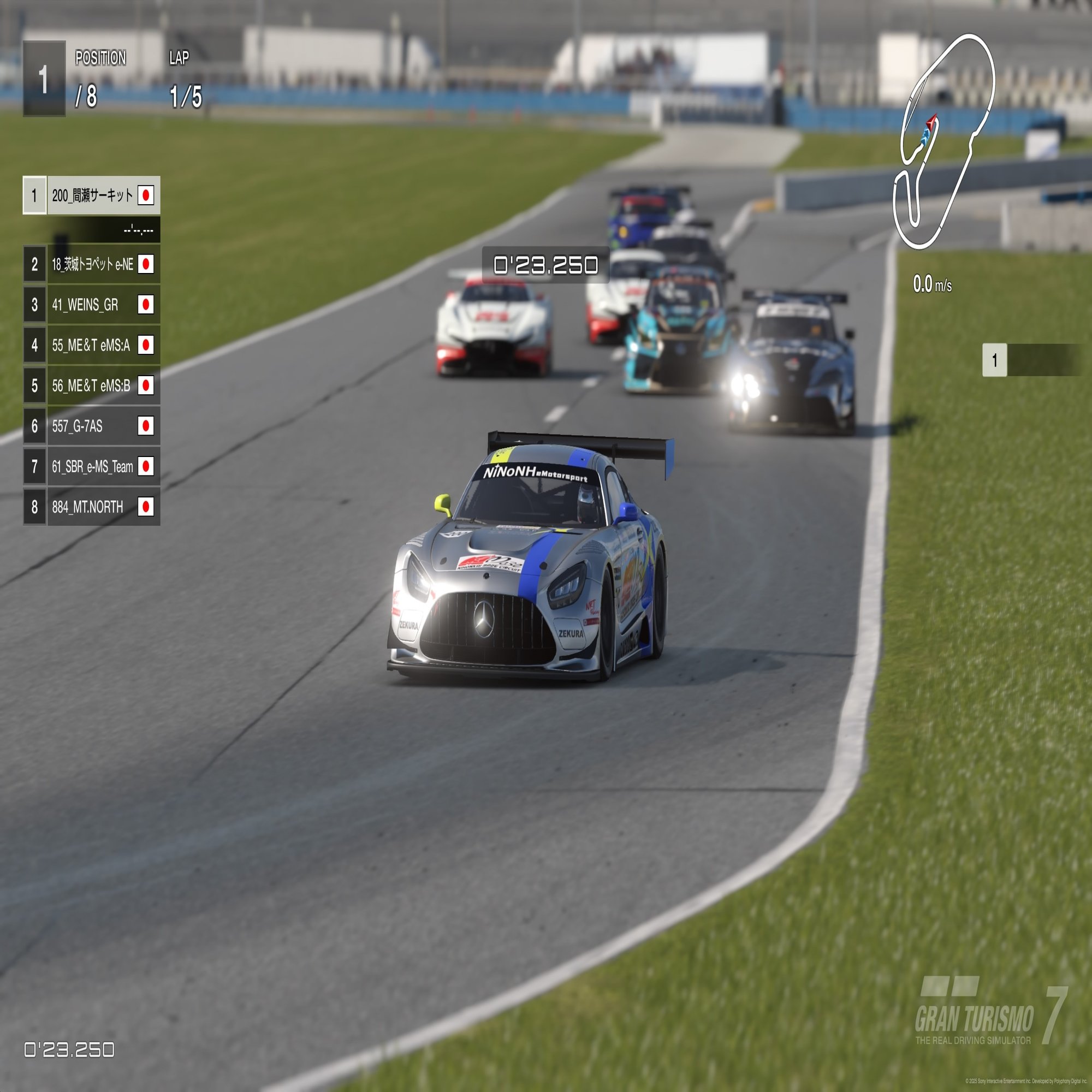Select driver row 18_茨城トヨペット e-NE
Image resolution: width=1092 pixels, height=1092 pixels.
[x=92, y=264]
